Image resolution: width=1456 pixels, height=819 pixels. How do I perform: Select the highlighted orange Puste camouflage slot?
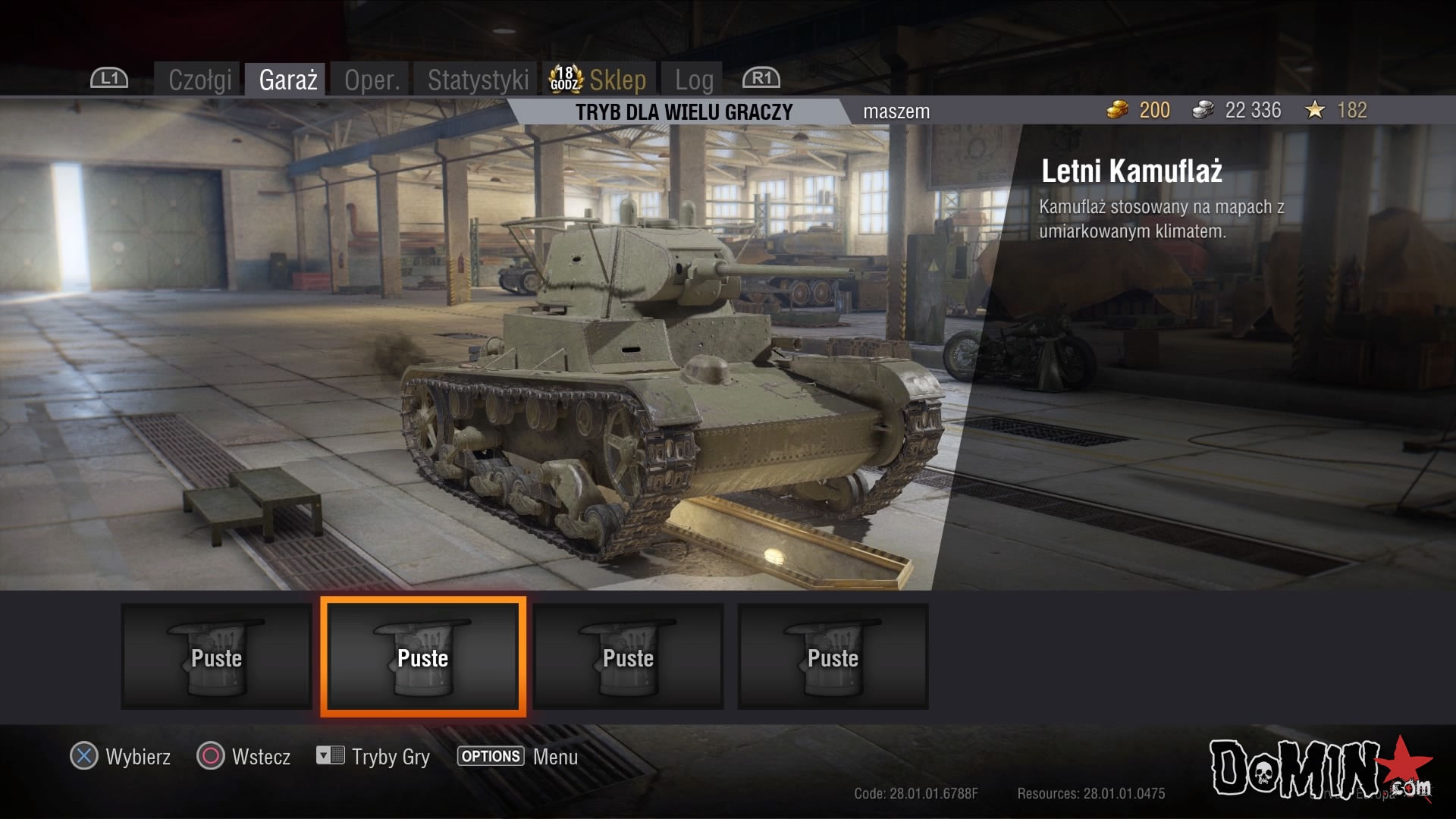coord(423,657)
